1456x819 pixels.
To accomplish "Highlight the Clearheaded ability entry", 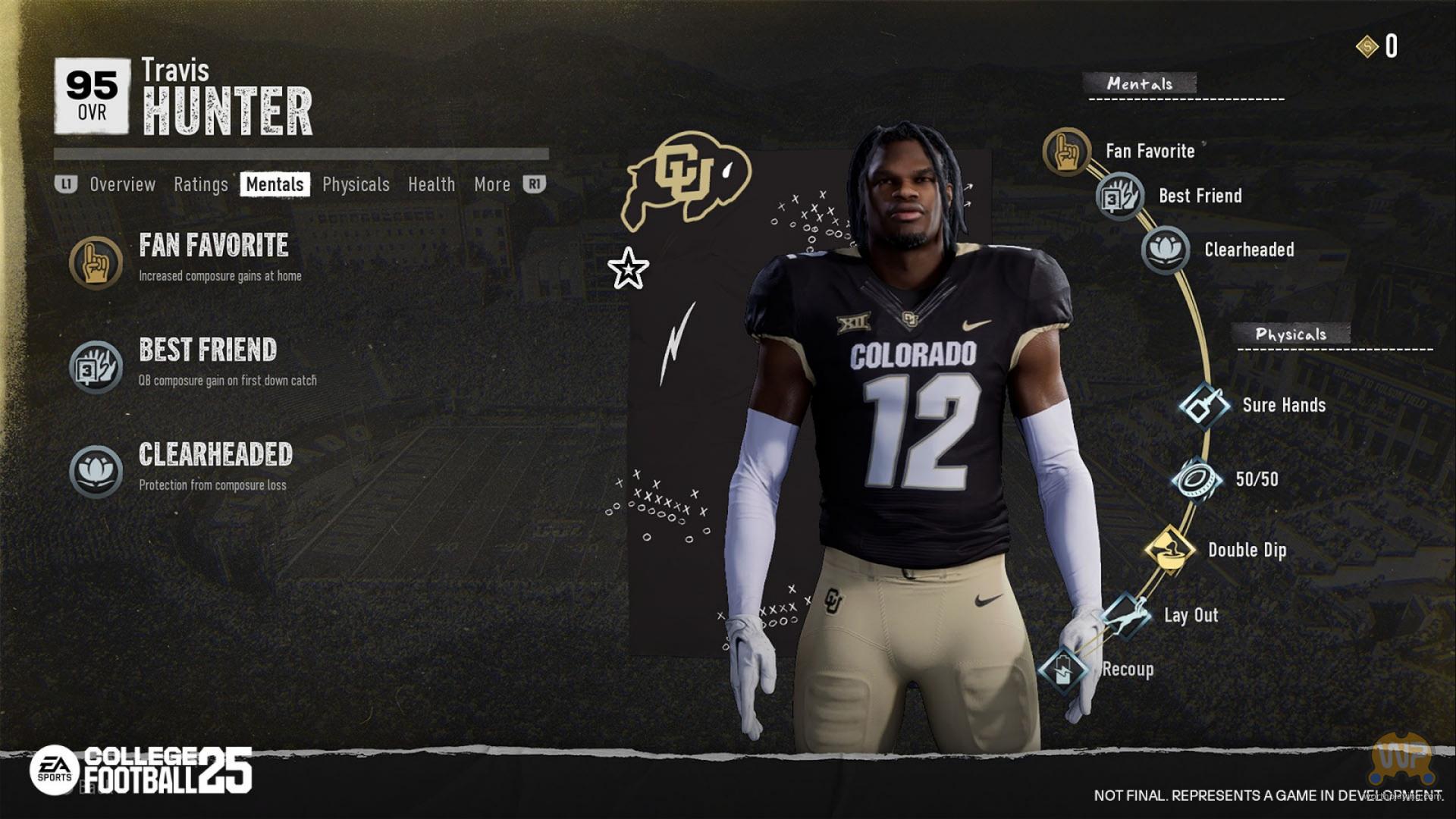I will pos(215,455).
